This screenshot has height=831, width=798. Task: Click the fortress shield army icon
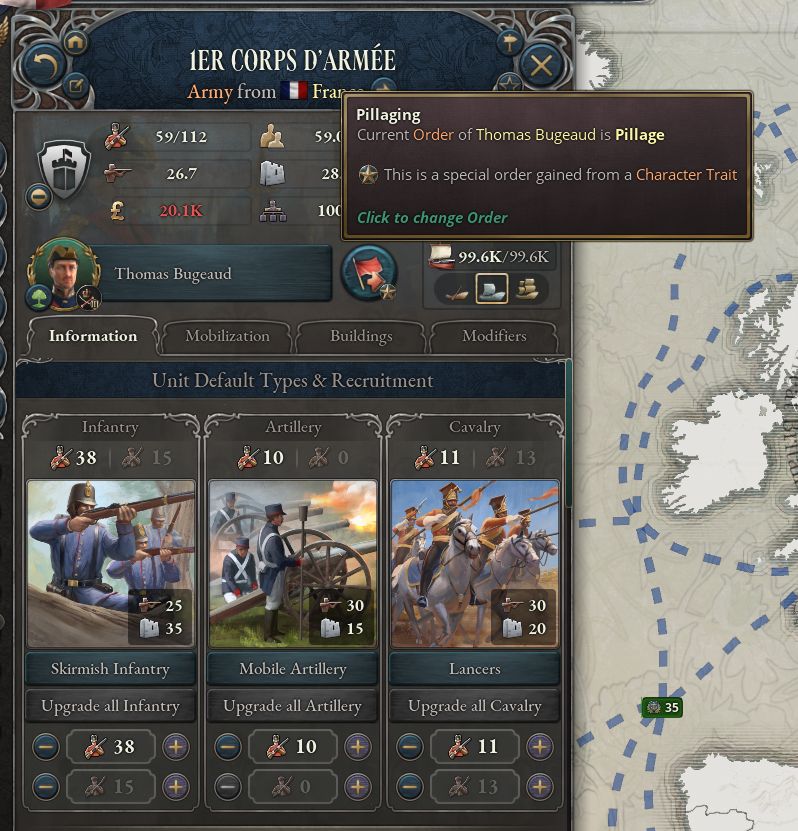(x=63, y=169)
